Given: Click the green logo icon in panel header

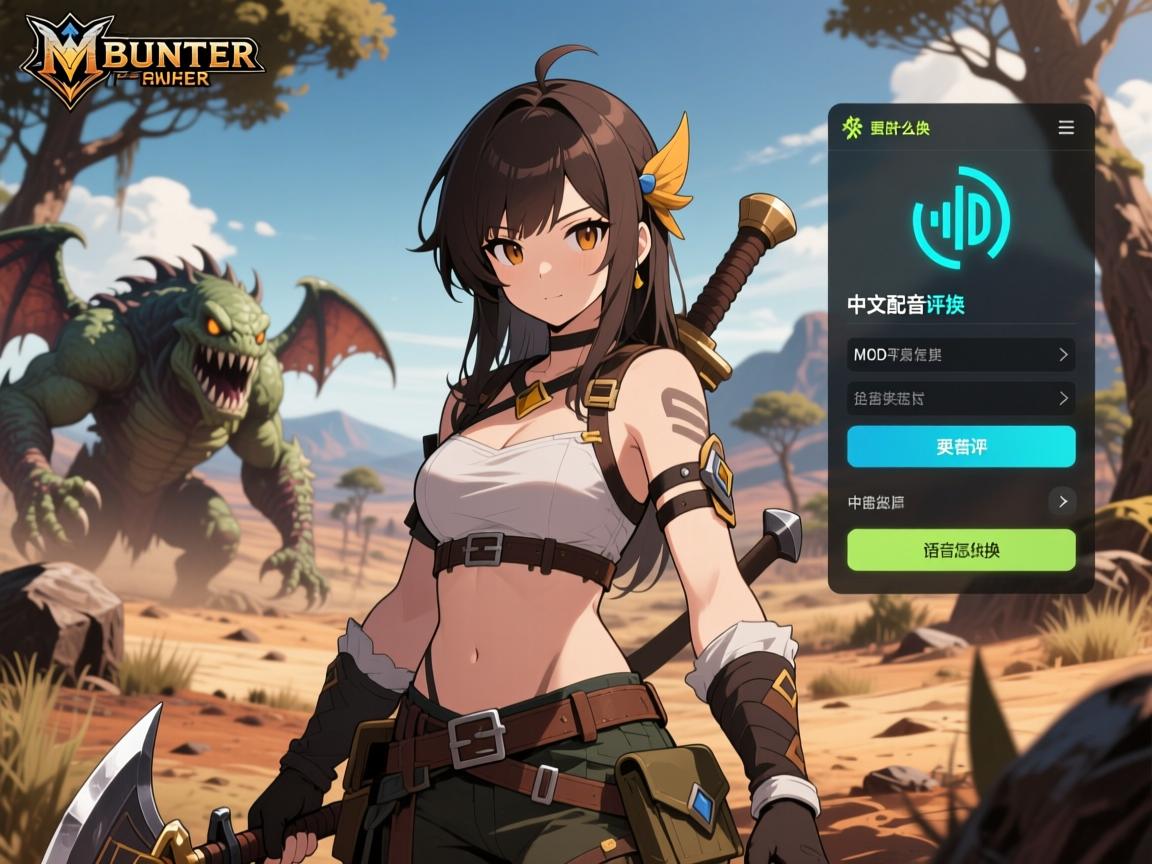Looking at the screenshot, I should pyautogui.click(x=852, y=128).
